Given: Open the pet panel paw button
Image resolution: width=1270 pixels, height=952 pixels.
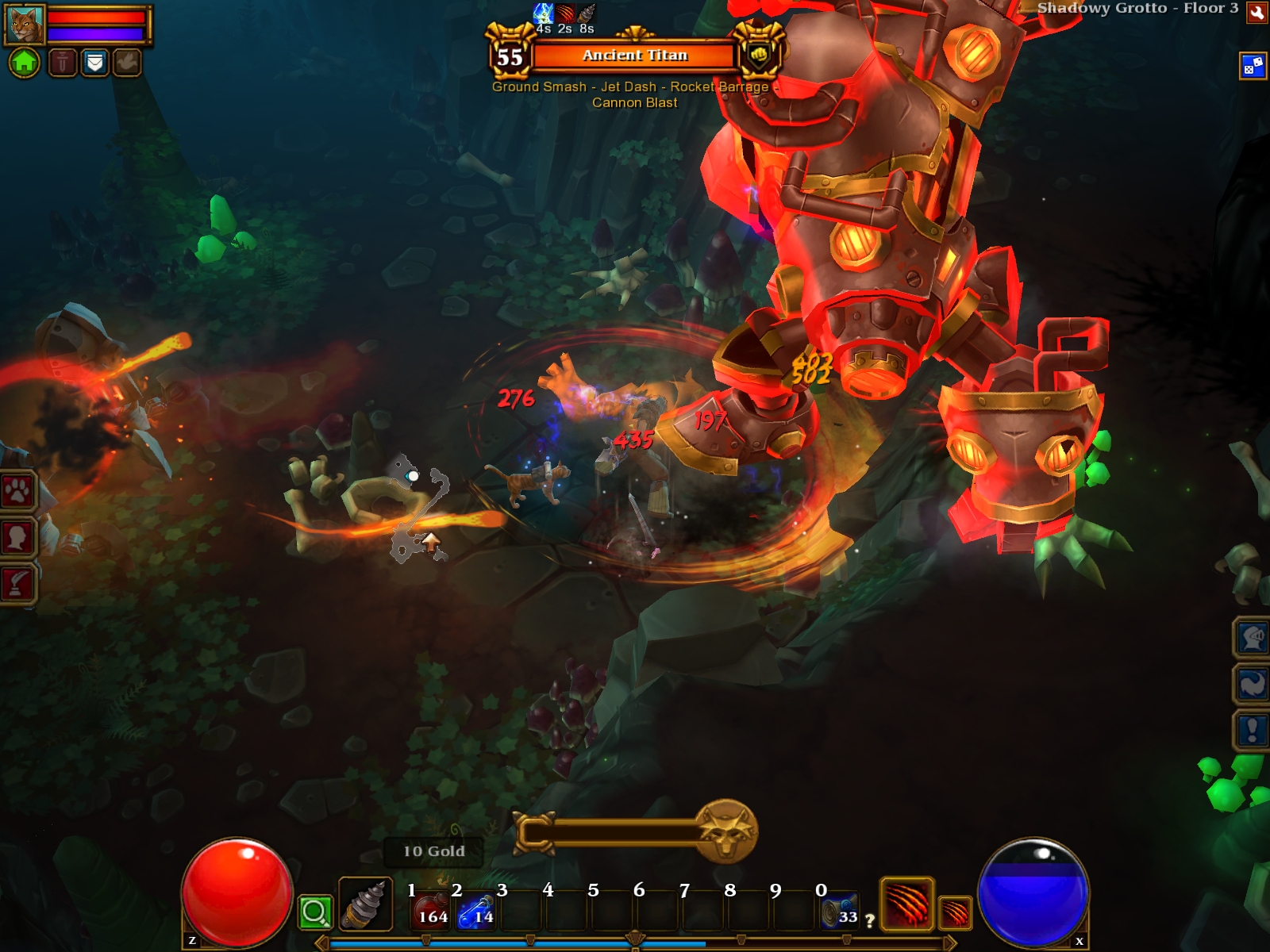Looking at the screenshot, I should pos(17,492).
